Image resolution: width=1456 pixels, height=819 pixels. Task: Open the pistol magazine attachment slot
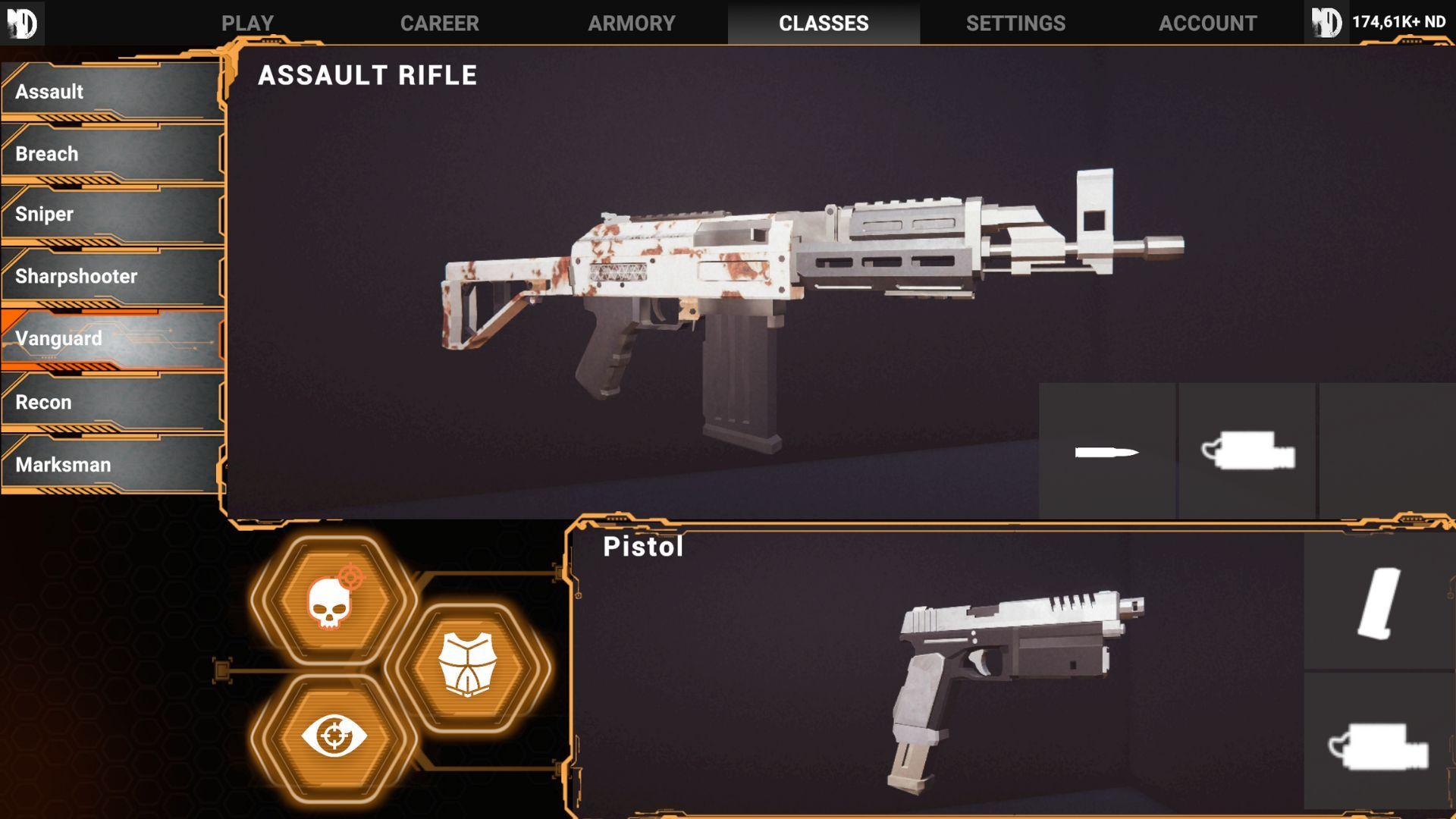[x=1379, y=603]
